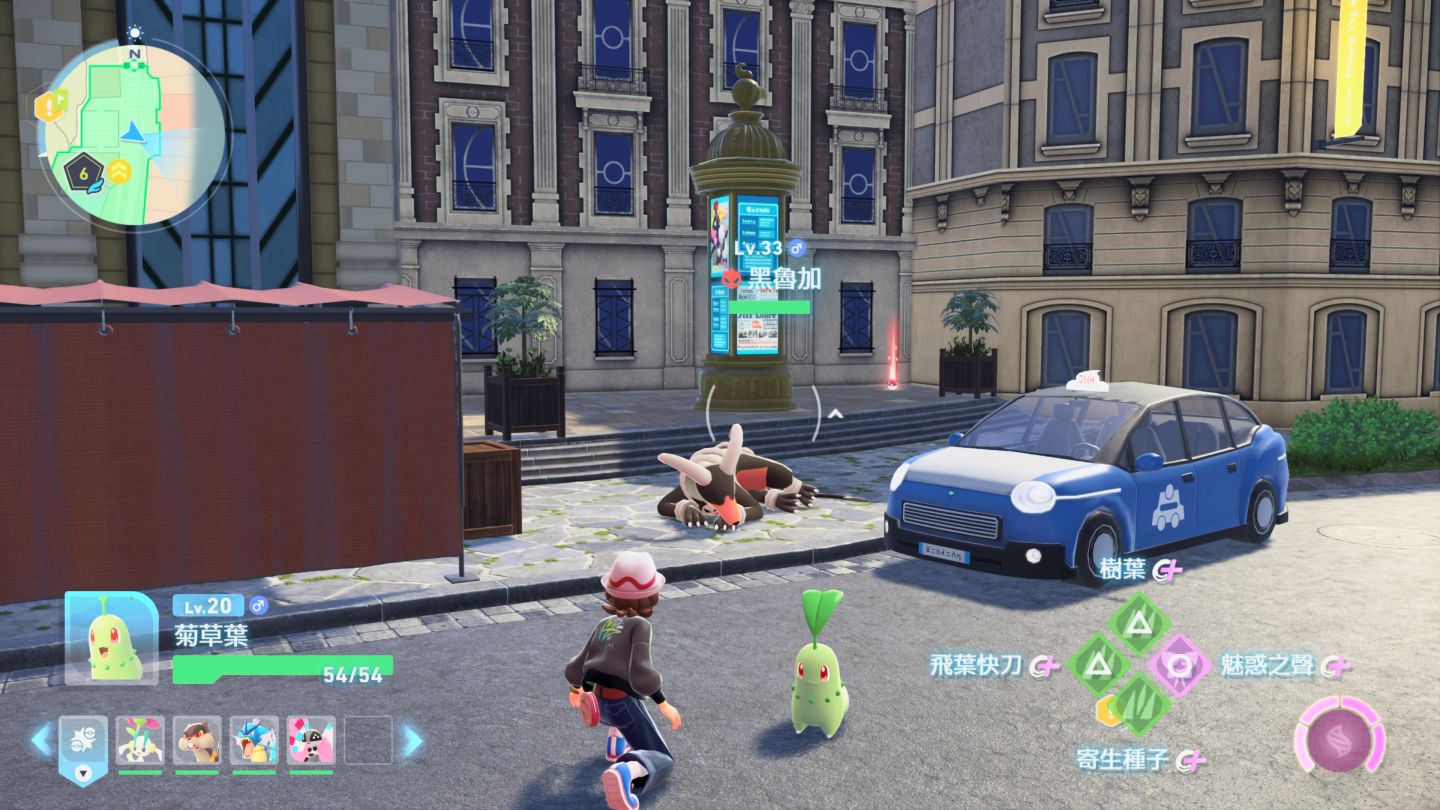Click the Wild Zone 6 map marker
The height and width of the screenshot is (810, 1440).
(84, 174)
